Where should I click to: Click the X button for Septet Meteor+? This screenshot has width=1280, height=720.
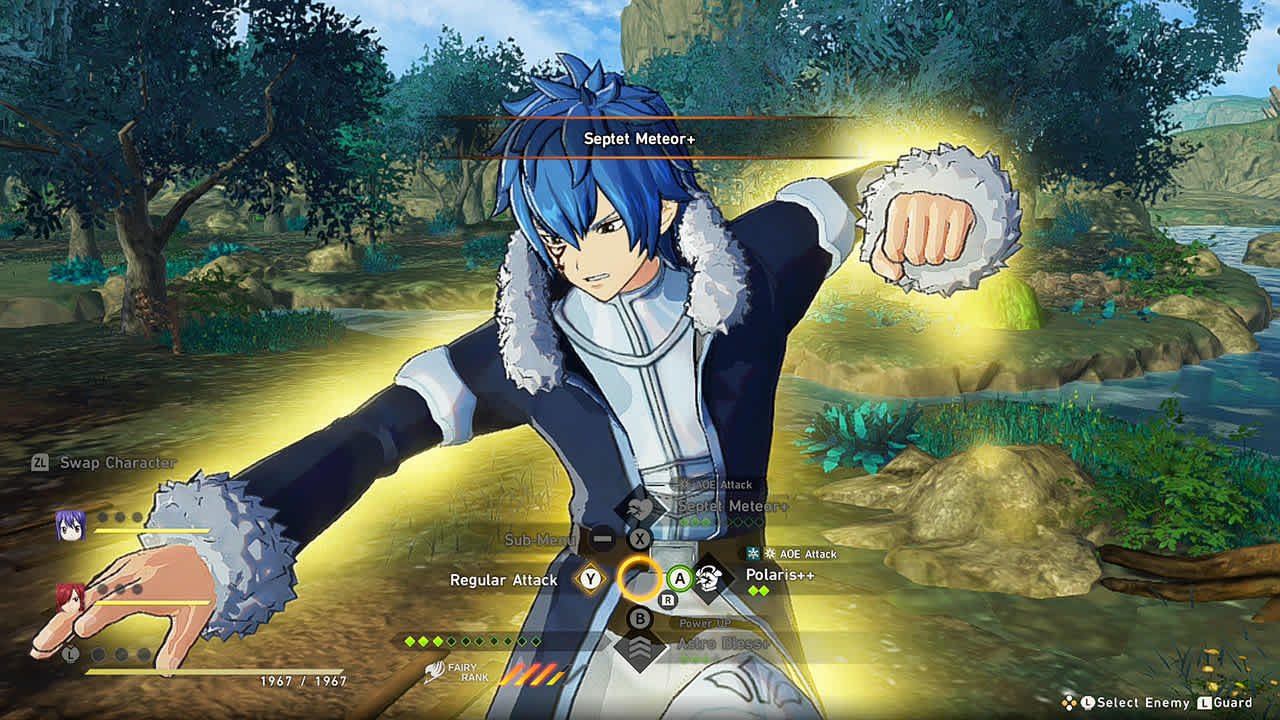coord(640,537)
